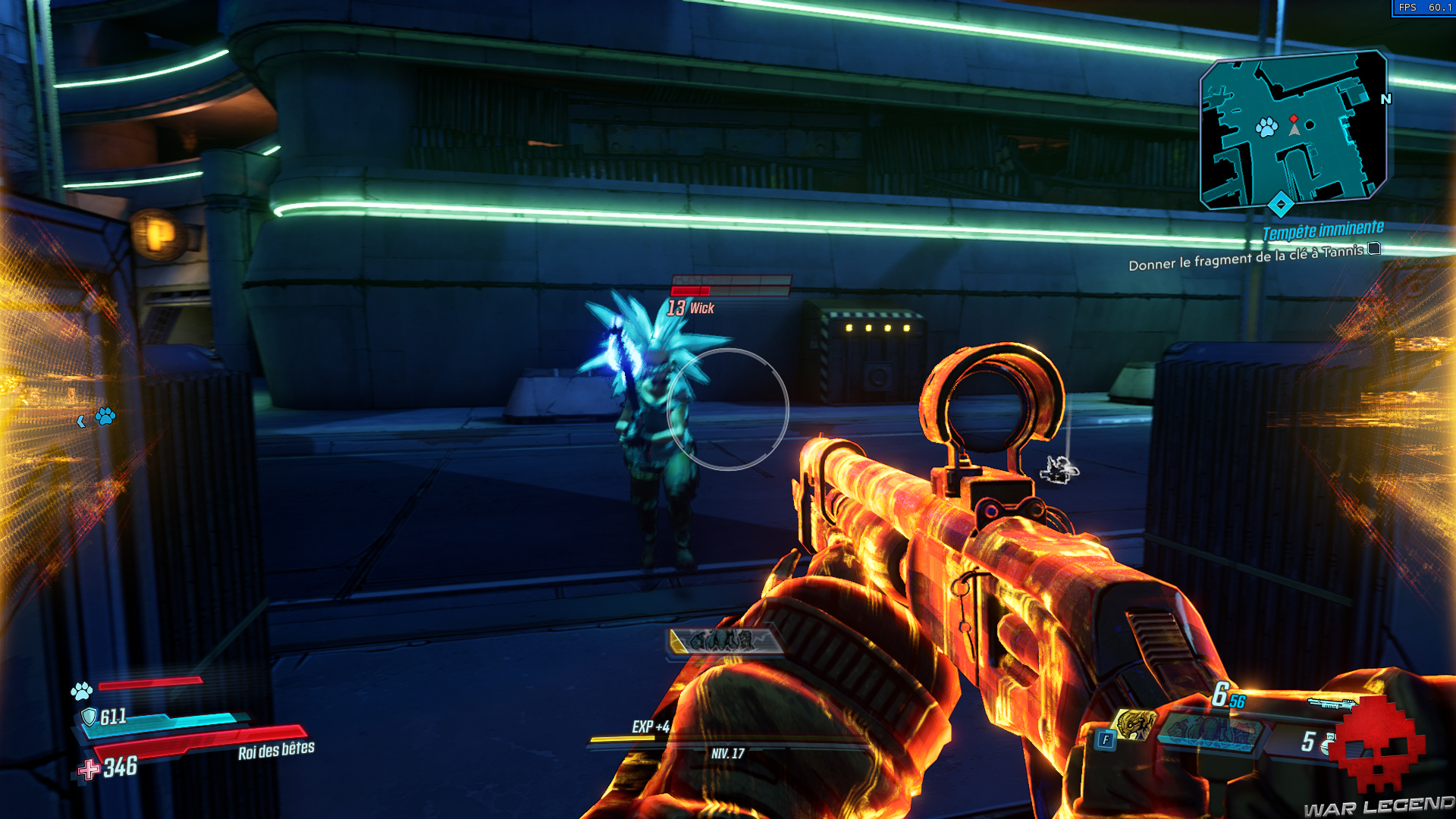The height and width of the screenshot is (819, 1456).
Task: Toggle the F key prompt for the action skill
Action: 1105,741
